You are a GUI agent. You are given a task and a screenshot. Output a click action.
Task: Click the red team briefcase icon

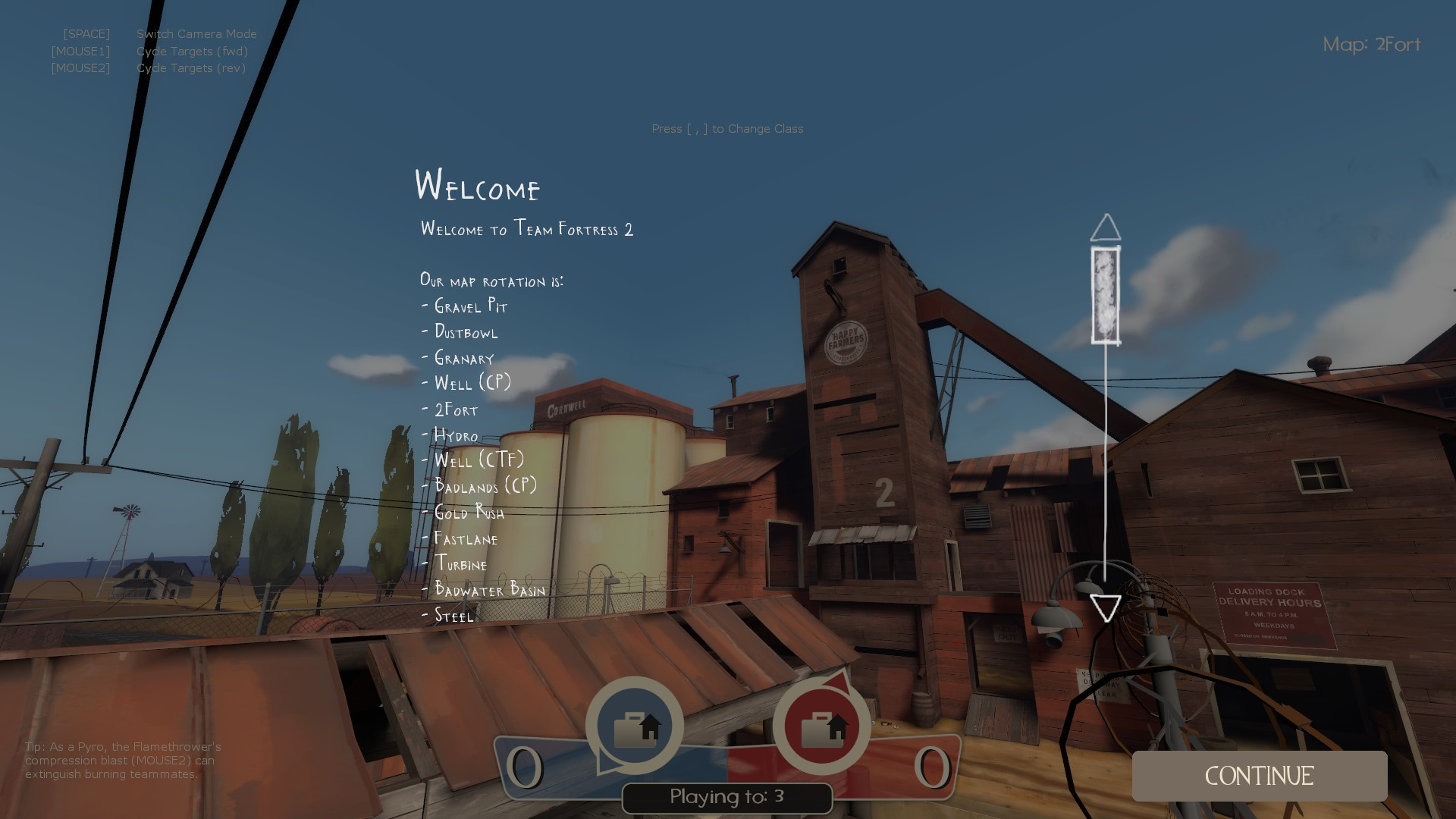pos(821,726)
